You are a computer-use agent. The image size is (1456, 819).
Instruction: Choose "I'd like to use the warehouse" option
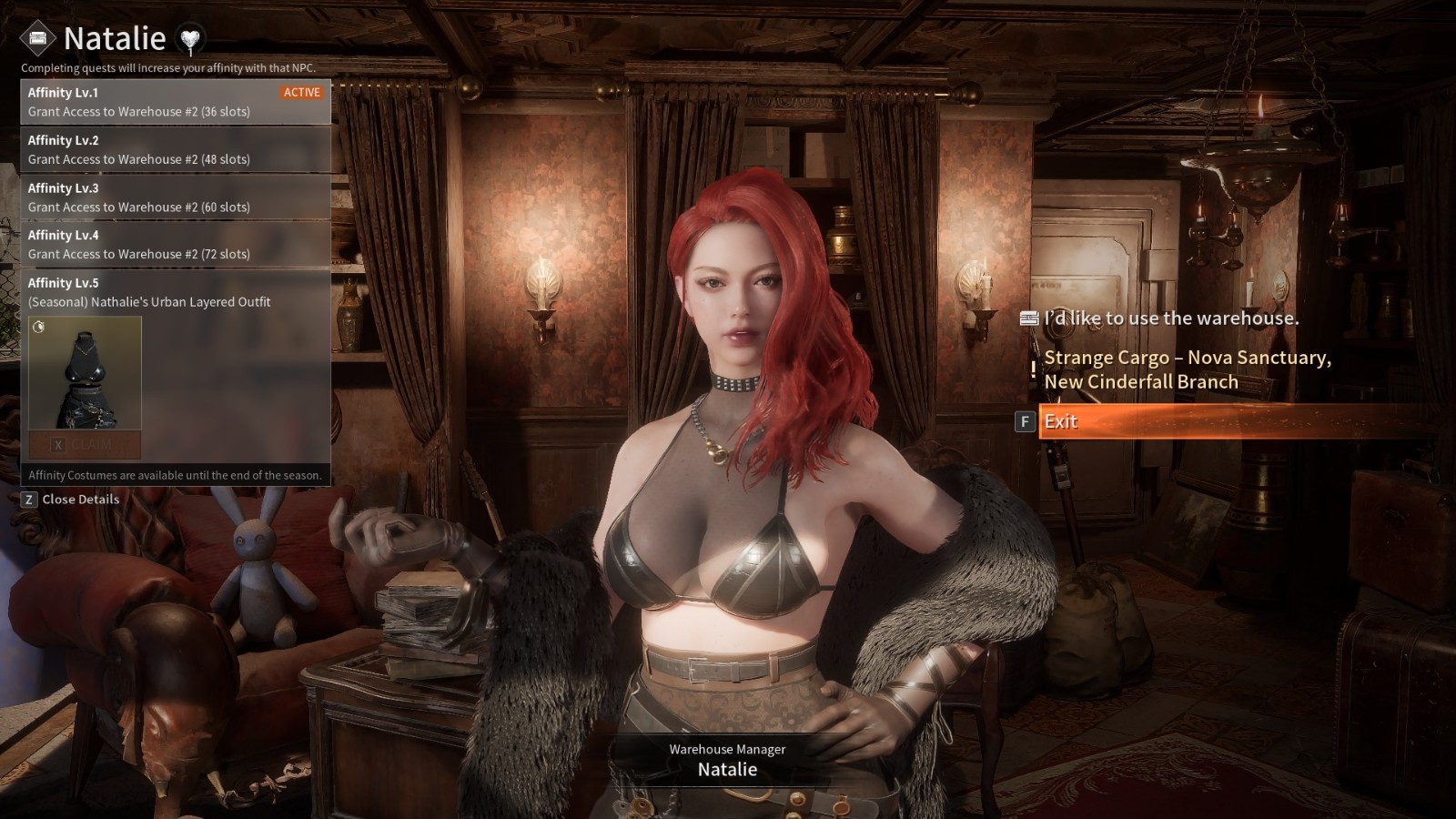coord(1170,318)
